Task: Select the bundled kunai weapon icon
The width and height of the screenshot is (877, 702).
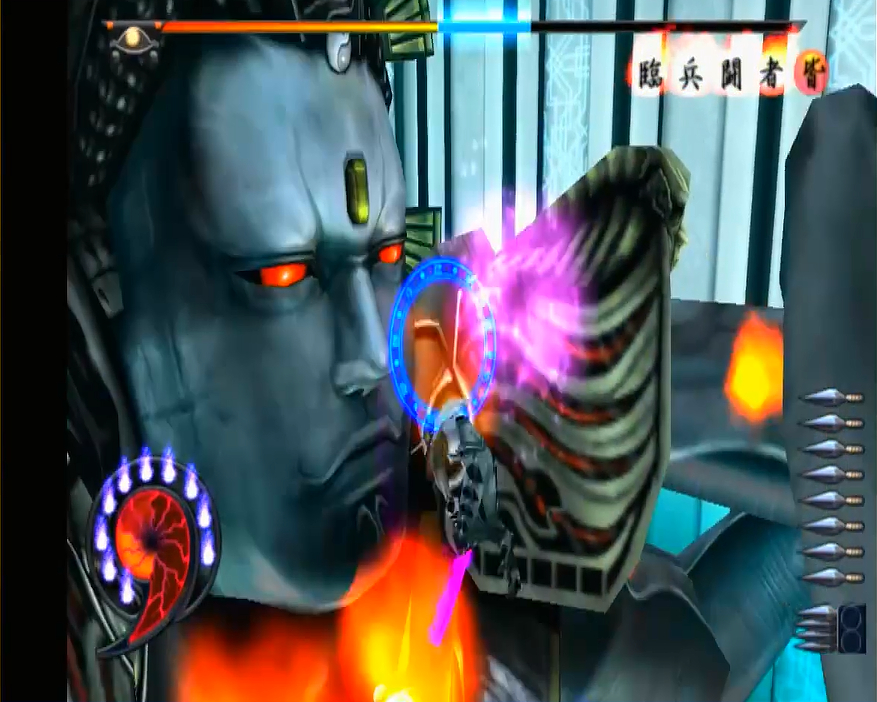Action: coord(830,629)
